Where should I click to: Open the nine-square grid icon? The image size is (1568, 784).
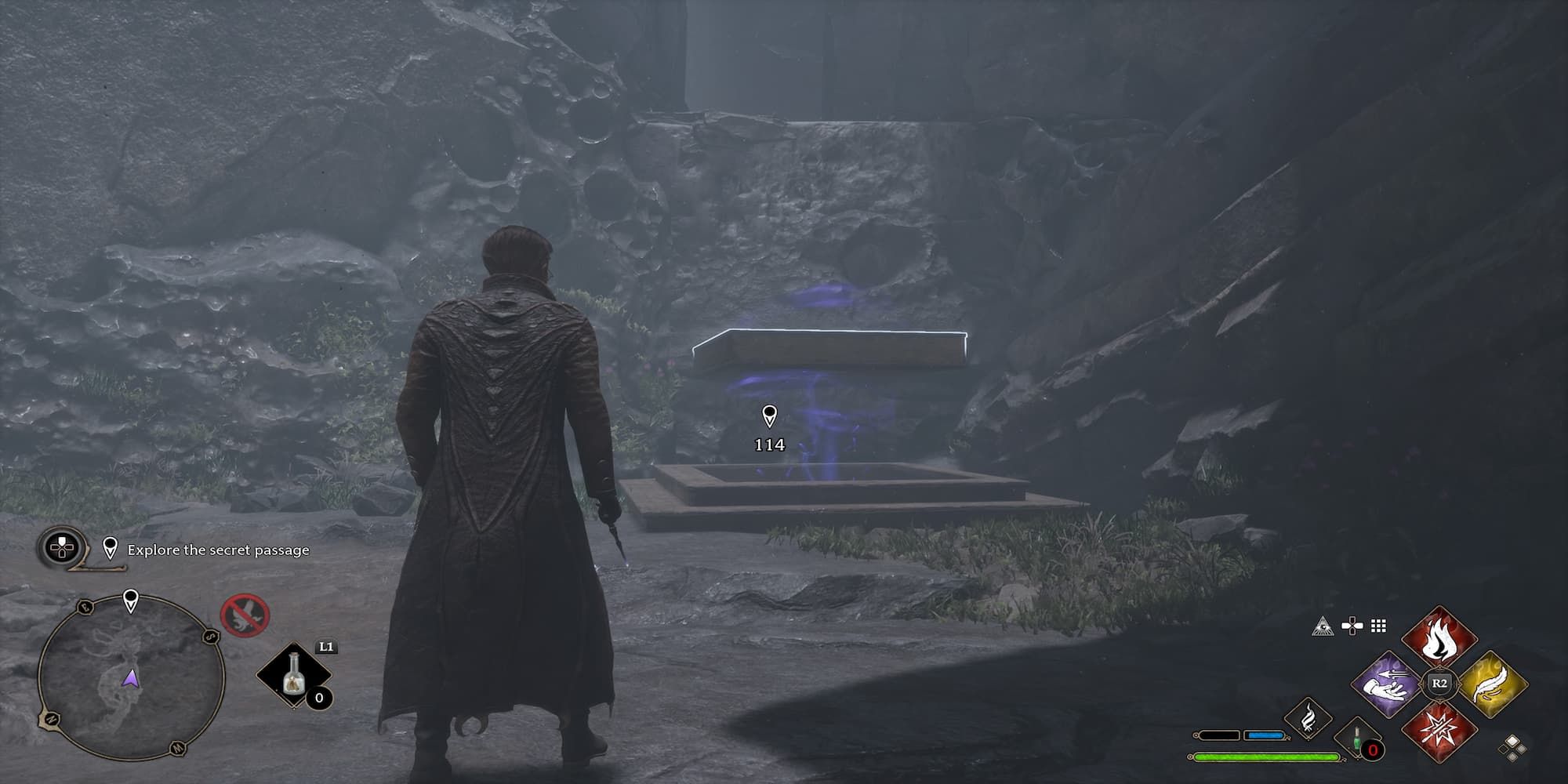point(1378,626)
